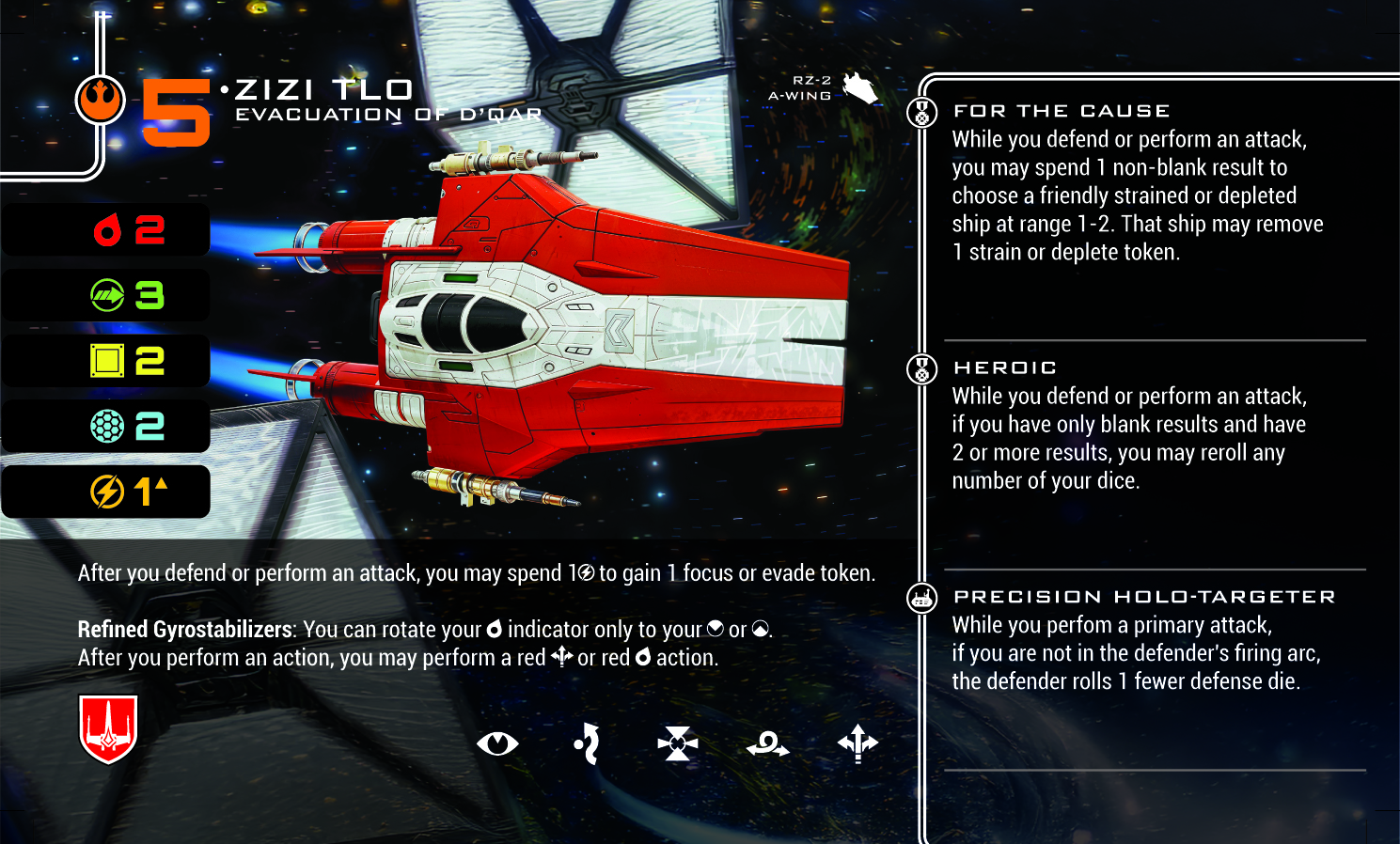Select the Focus eye action icon
1400x844 pixels.
point(497,744)
